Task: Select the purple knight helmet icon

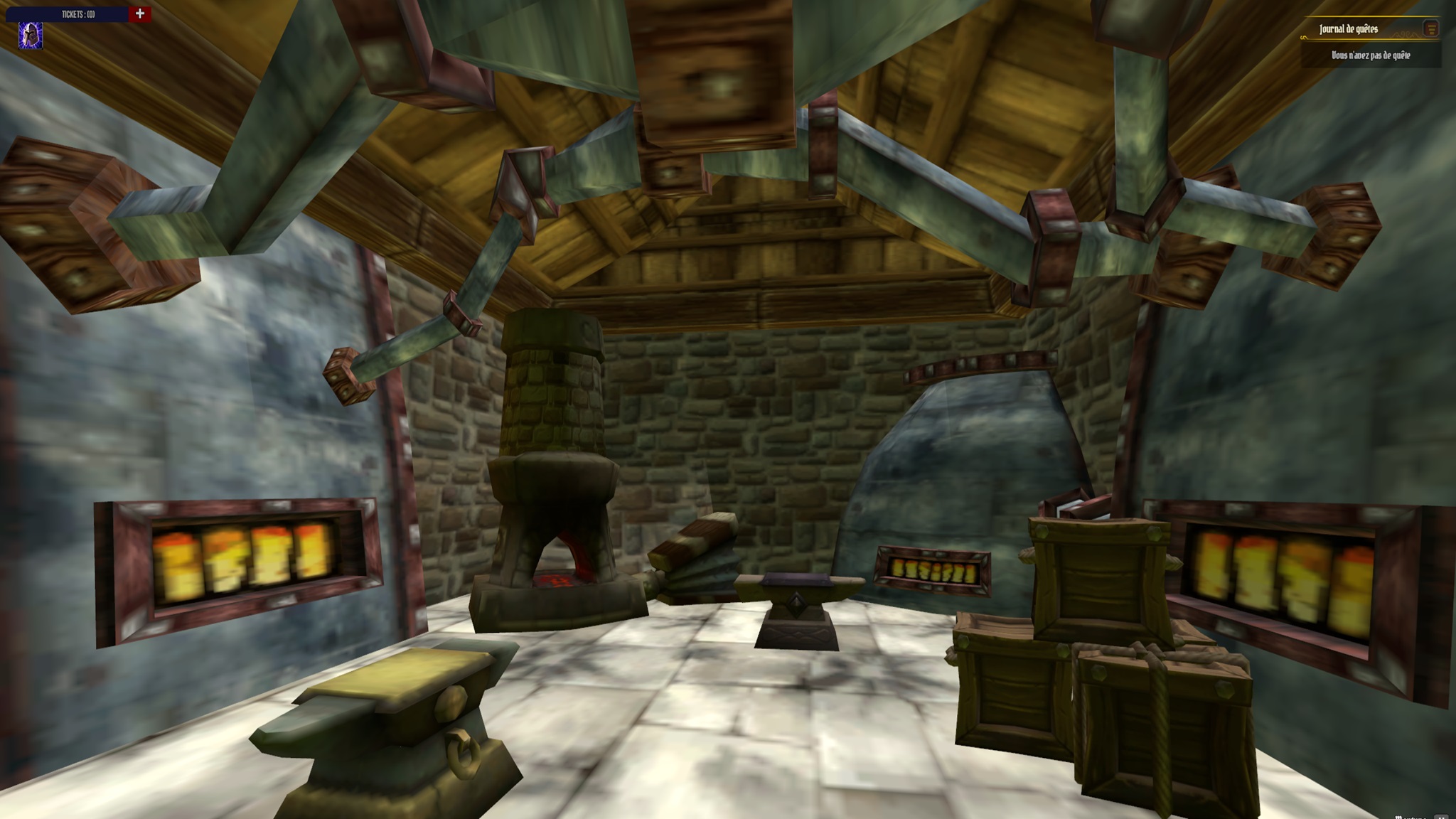Action: click(31, 36)
